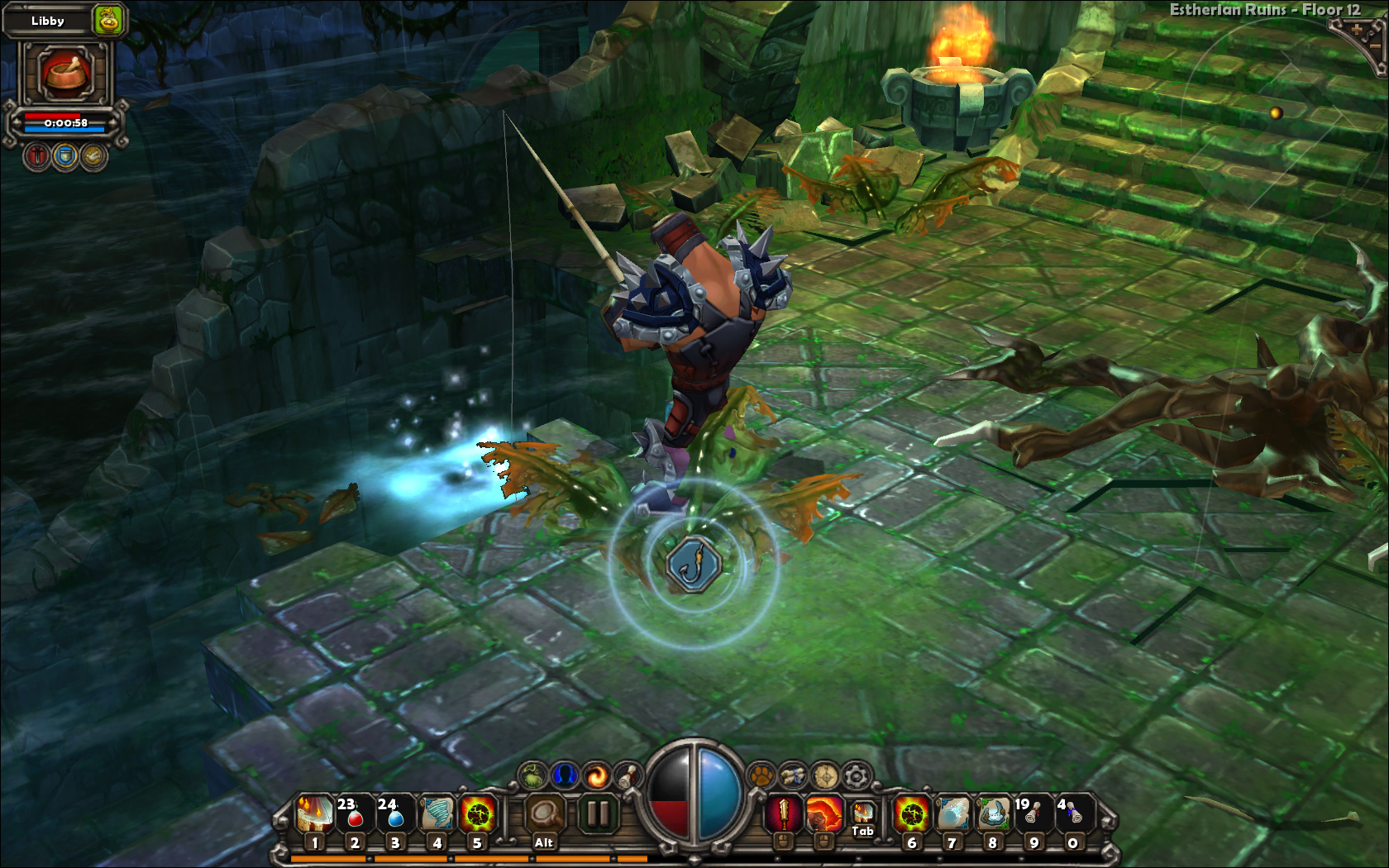Viewport: 1389px width, 868px height.
Task: Use the red health potion stack
Action: [354, 814]
